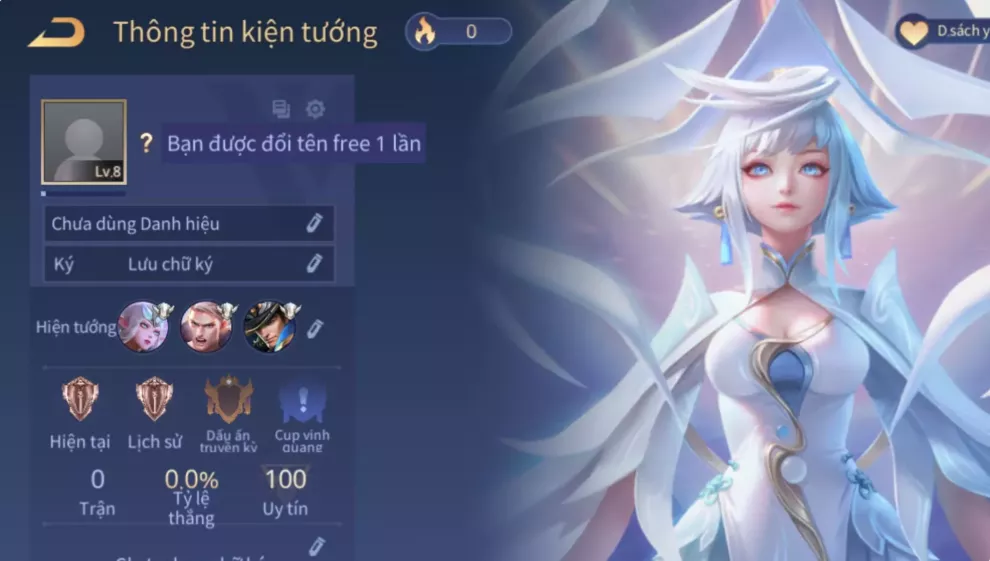The image size is (990, 561).
Task: Click the copy icon beside the gear
Action: pyautogui.click(x=281, y=109)
